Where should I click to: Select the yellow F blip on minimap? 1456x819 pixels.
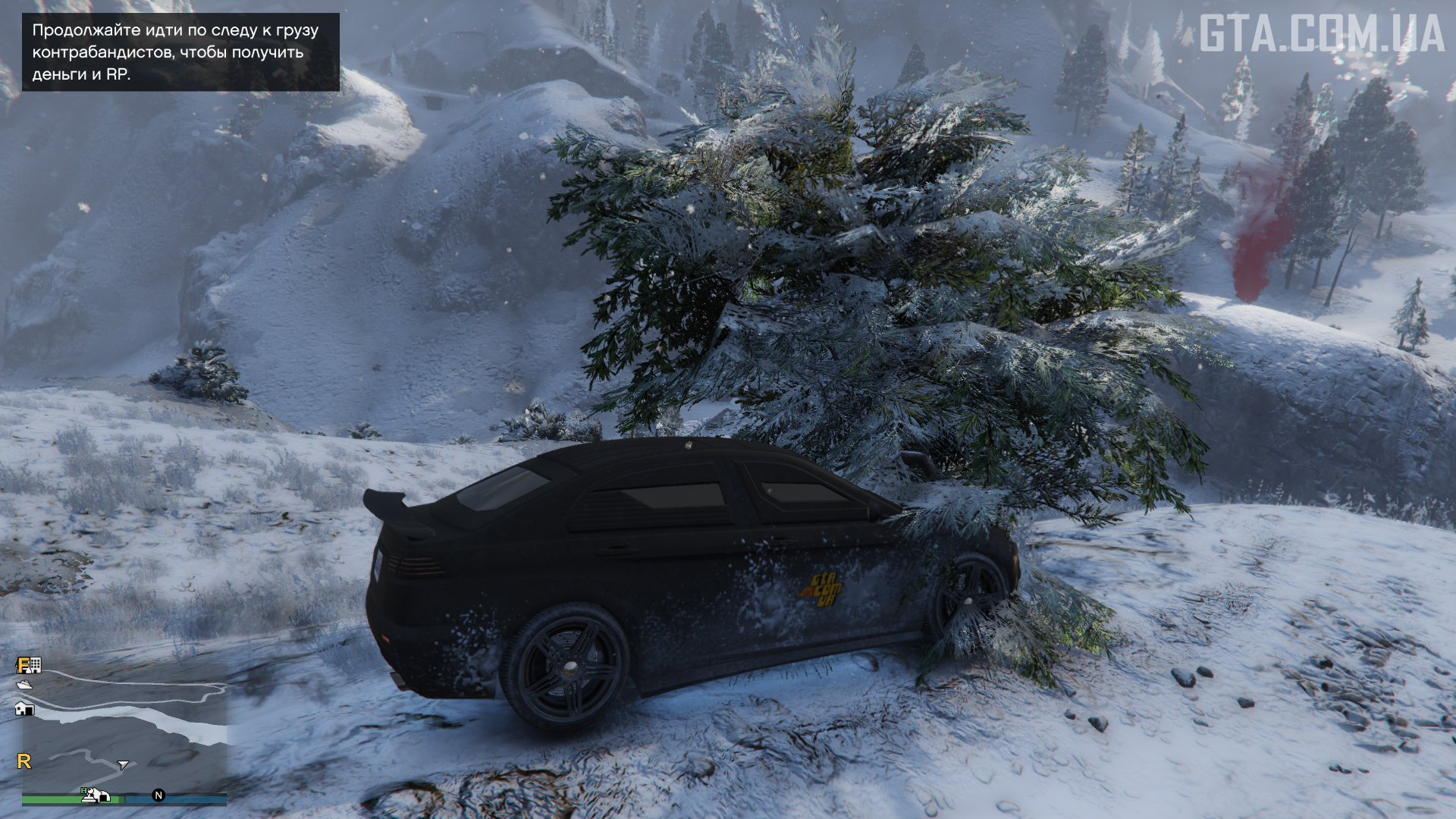click(x=23, y=665)
